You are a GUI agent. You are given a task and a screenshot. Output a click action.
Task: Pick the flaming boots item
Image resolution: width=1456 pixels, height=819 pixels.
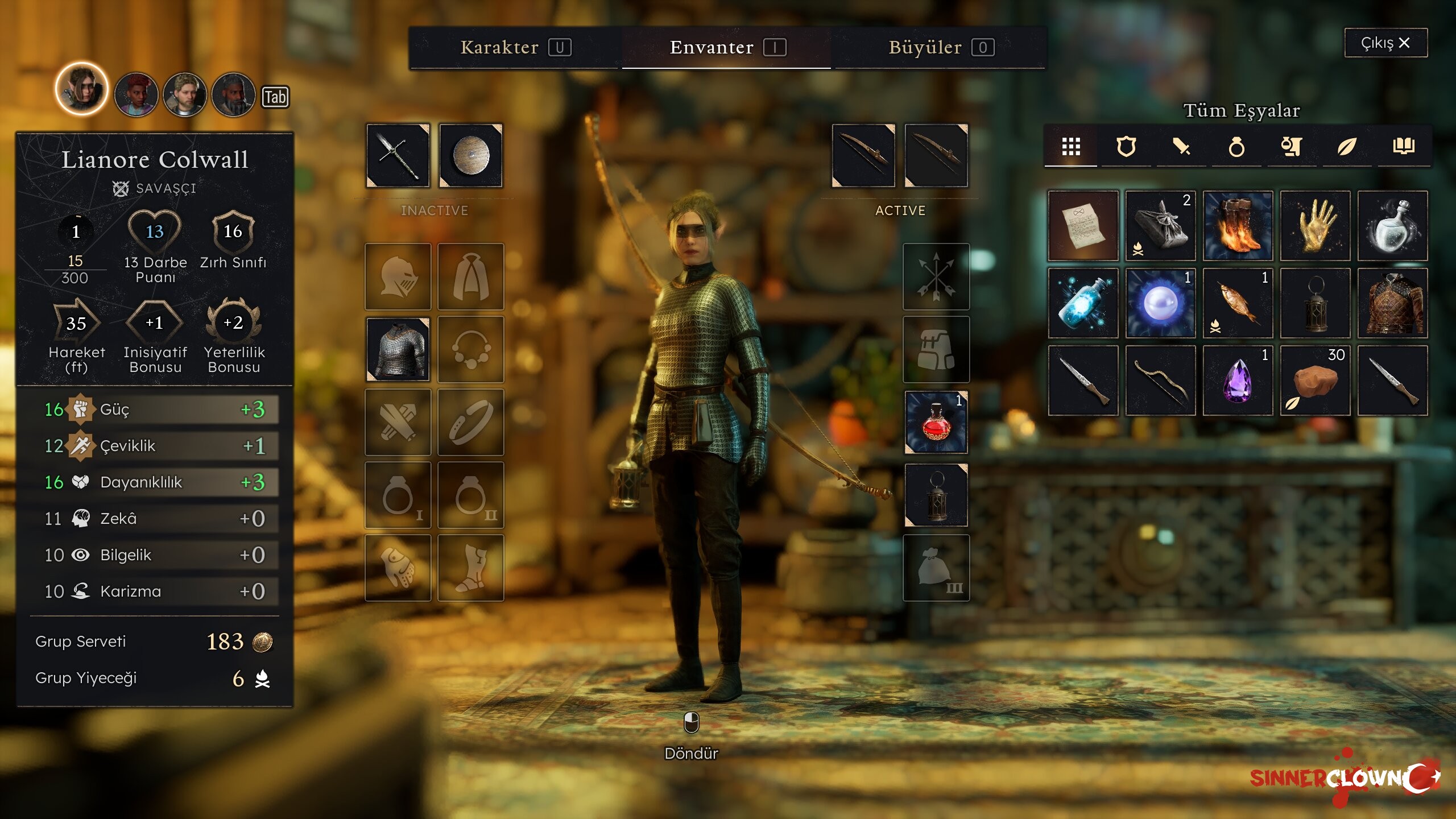[1238, 226]
